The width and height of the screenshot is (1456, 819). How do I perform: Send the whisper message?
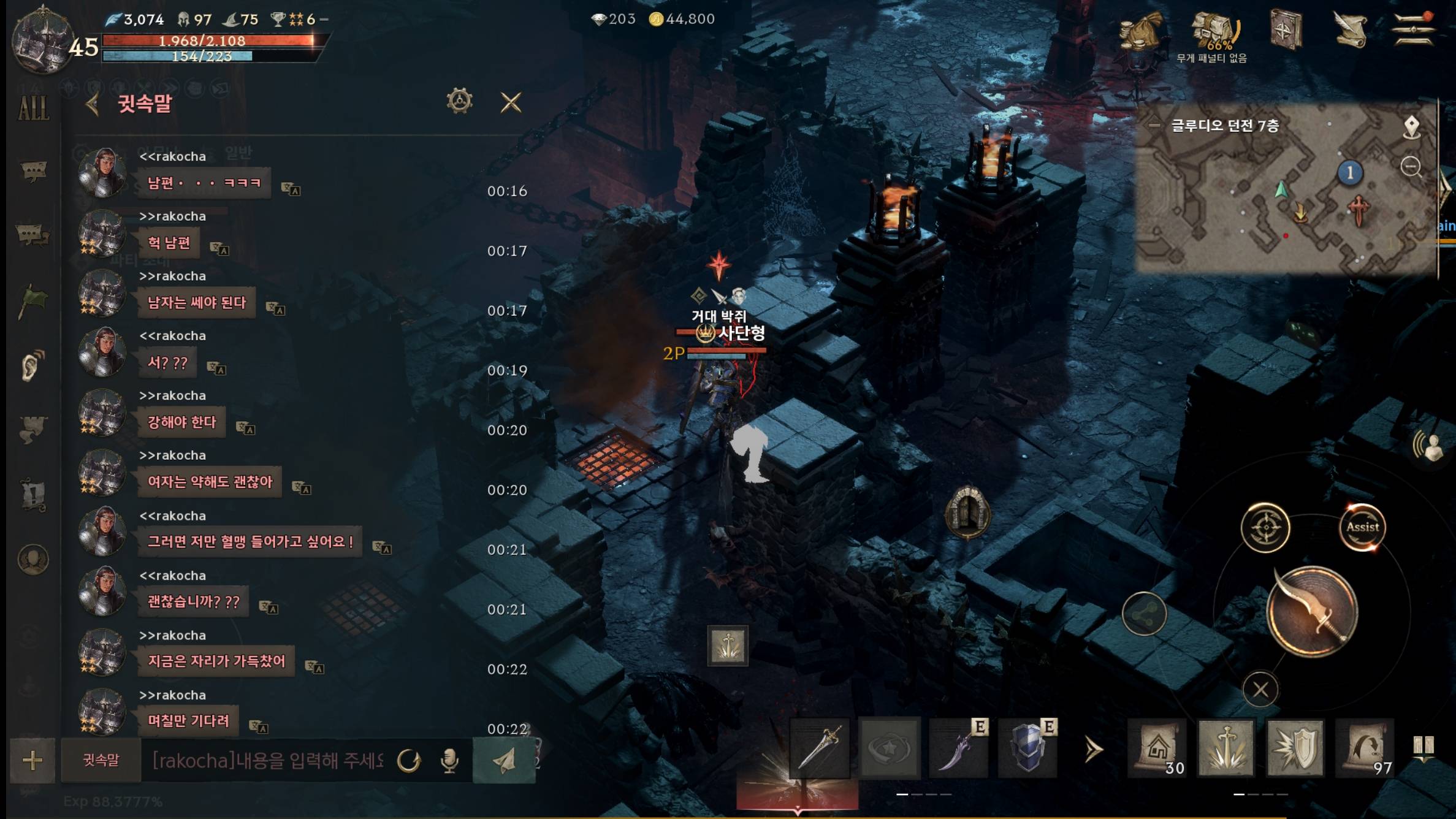click(x=504, y=761)
